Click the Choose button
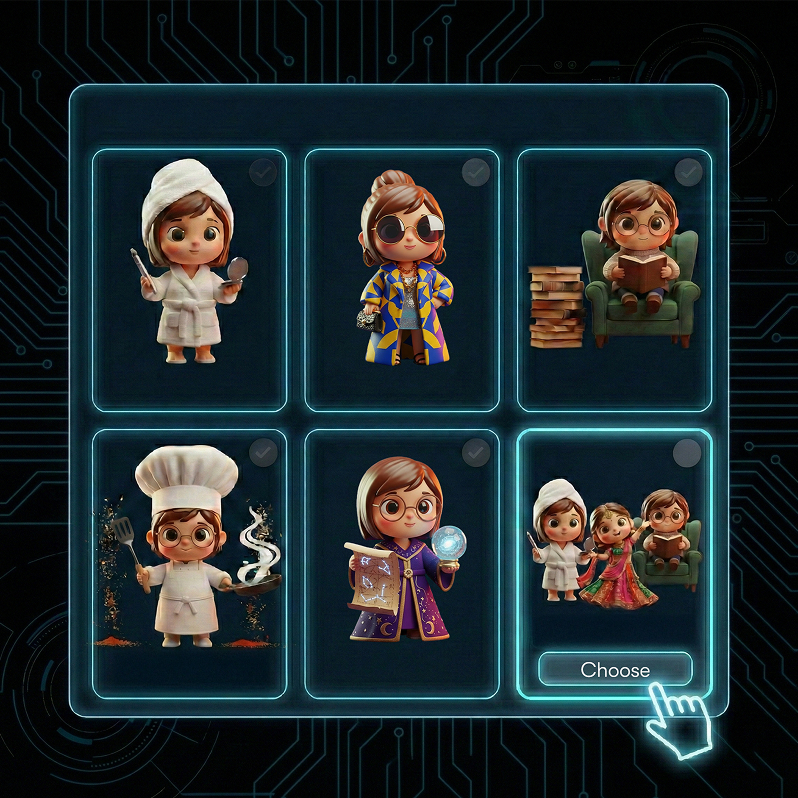The image size is (798, 798). pyautogui.click(x=615, y=669)
